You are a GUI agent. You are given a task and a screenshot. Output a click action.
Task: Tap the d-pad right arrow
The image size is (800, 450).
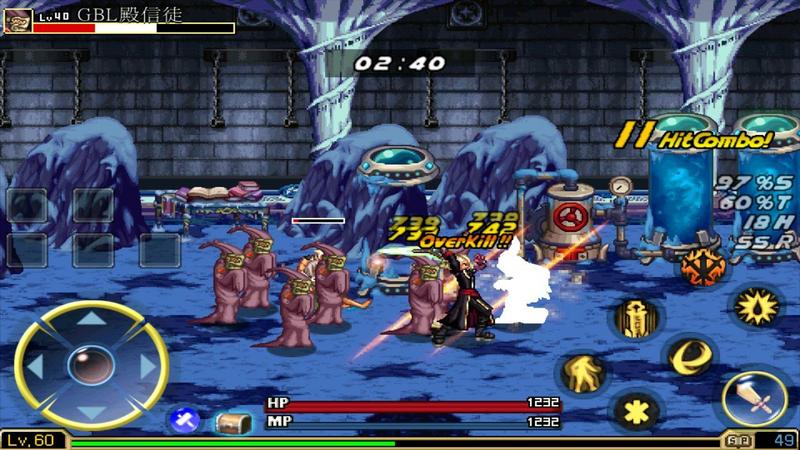pos(148,366)
